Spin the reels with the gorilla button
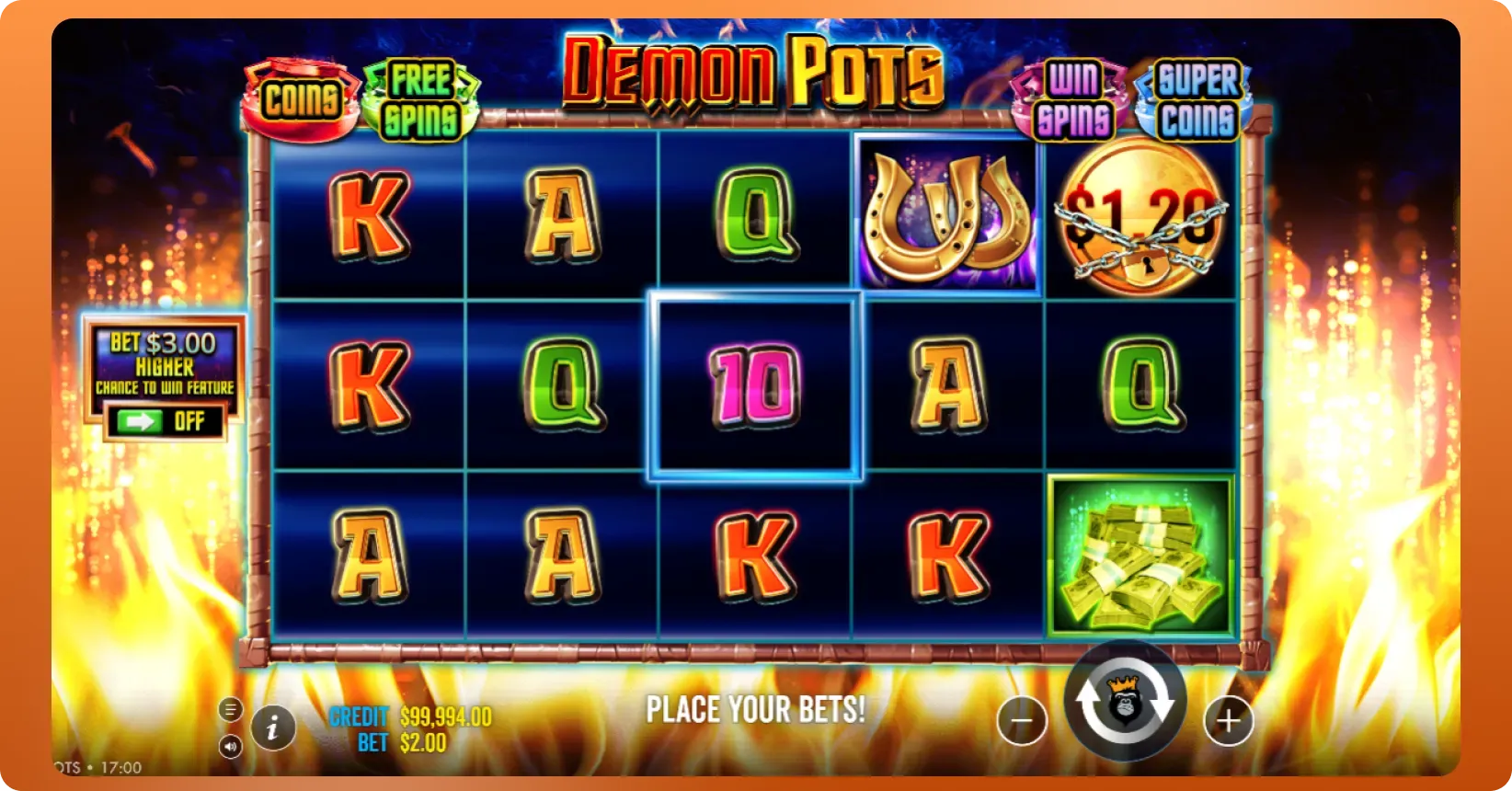Screen dimensions: 1512x791 (x=1124, y=703)
